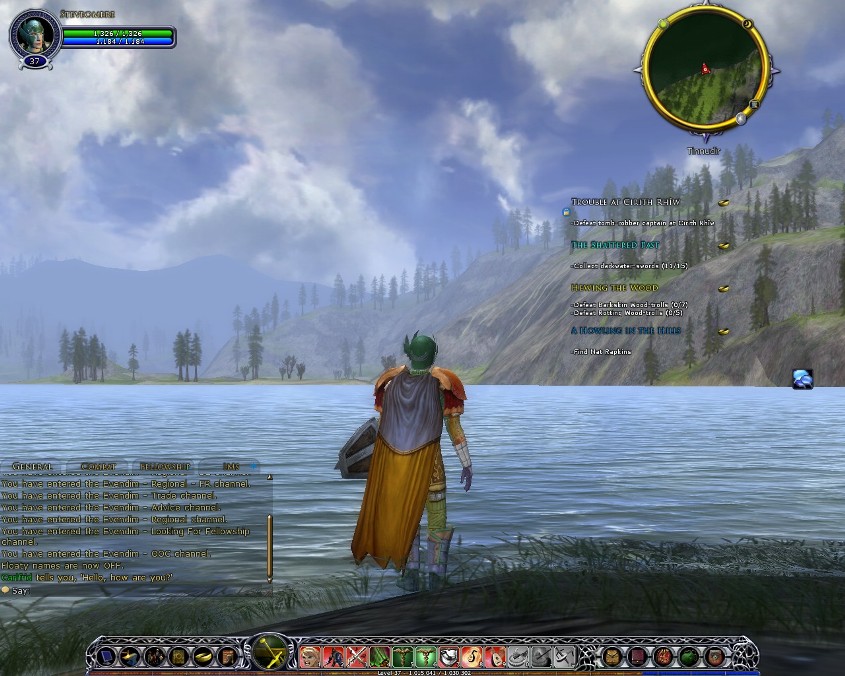Activate the large crossed-swords attack button

pos(271,655)
